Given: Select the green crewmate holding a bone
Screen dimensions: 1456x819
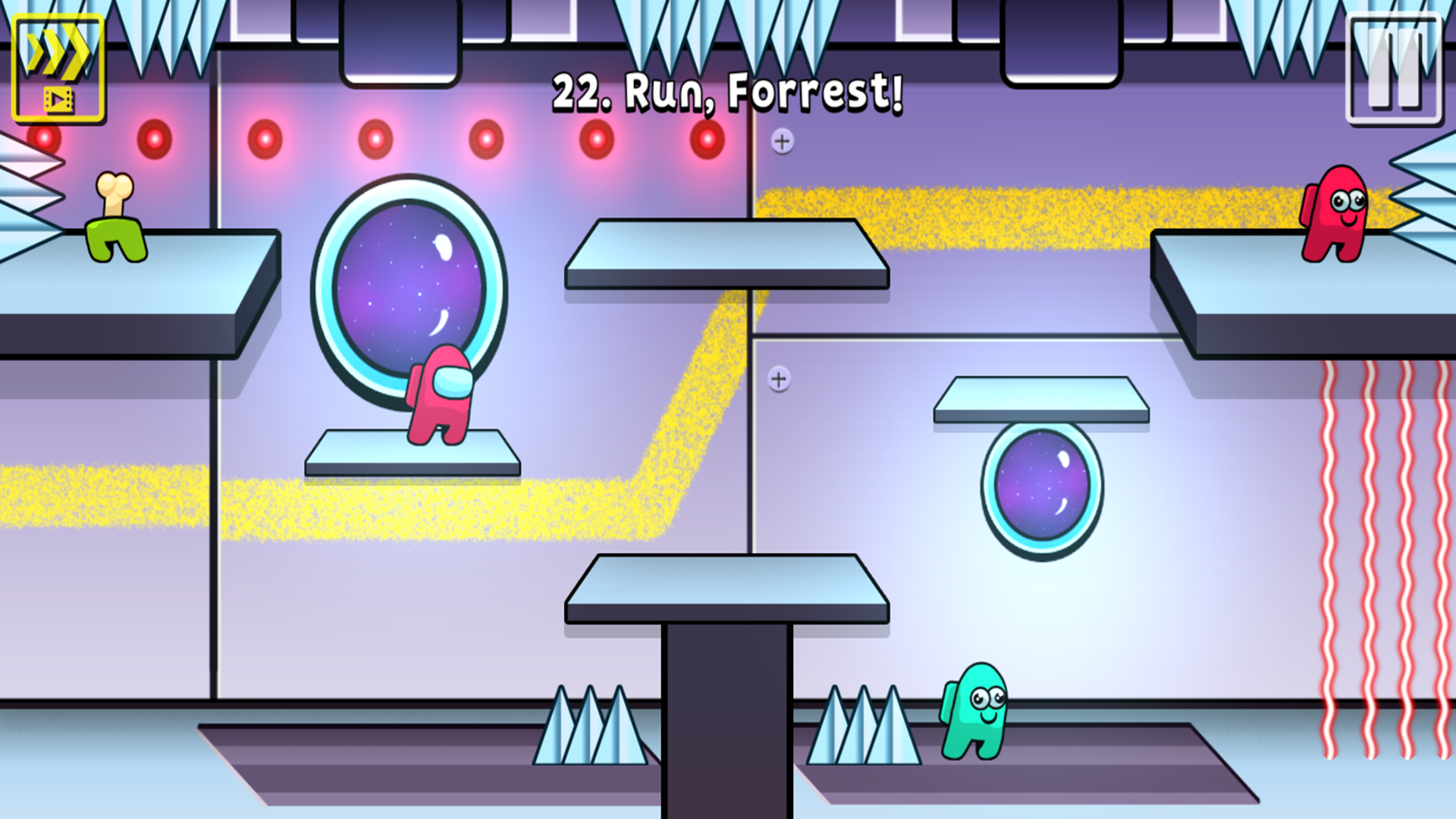Looking at the screenshot, I should click(x=114, y=227).
